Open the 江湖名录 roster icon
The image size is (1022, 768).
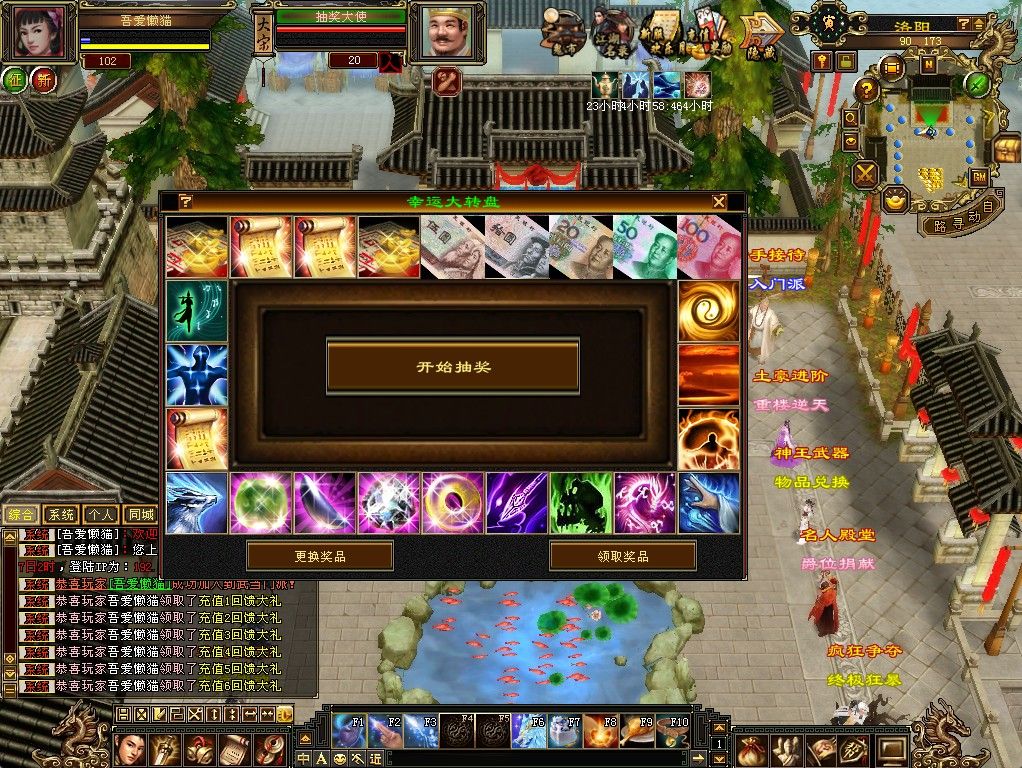point(612,35)
